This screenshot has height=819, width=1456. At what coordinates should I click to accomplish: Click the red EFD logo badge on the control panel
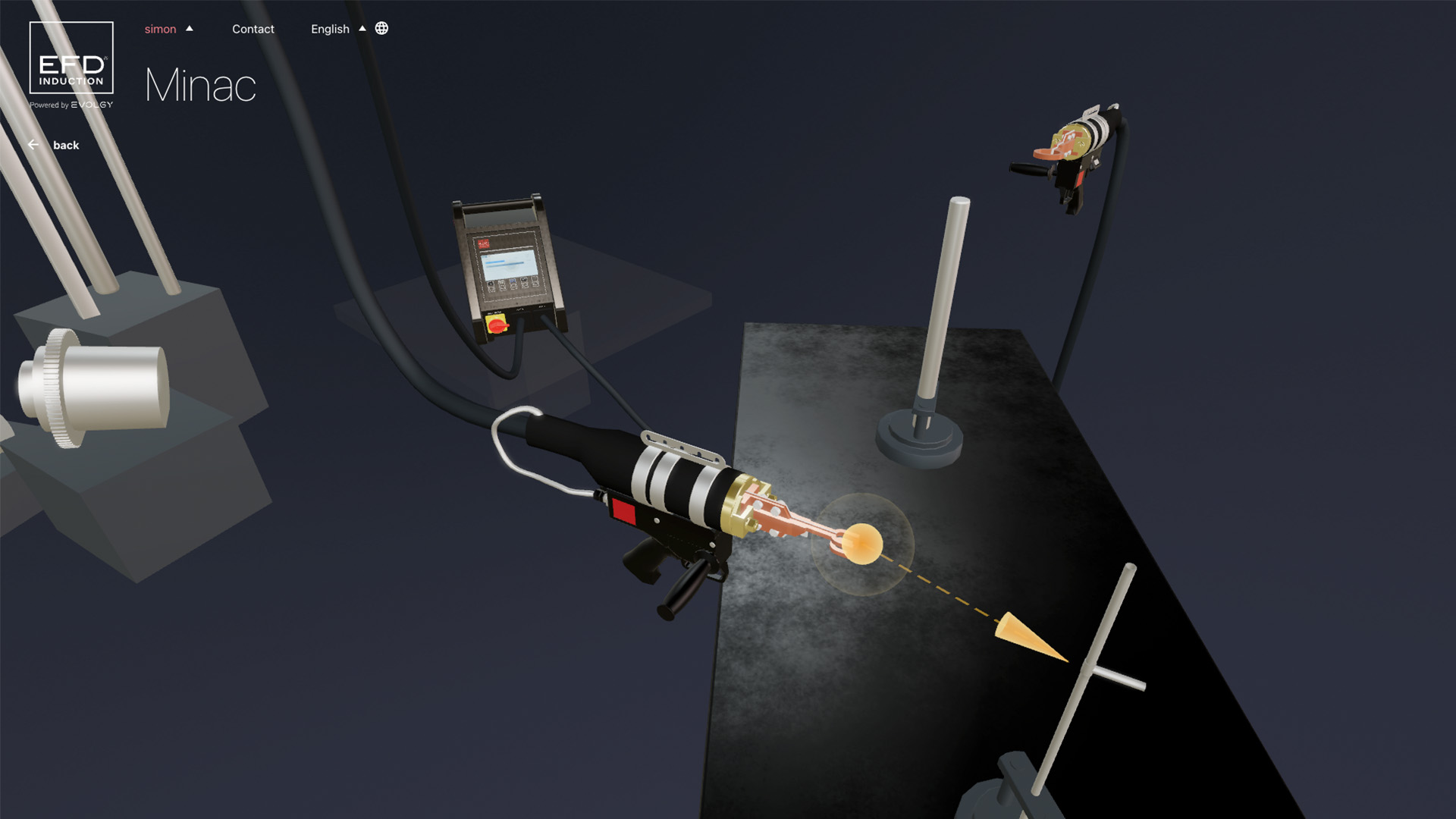point(484,243)
